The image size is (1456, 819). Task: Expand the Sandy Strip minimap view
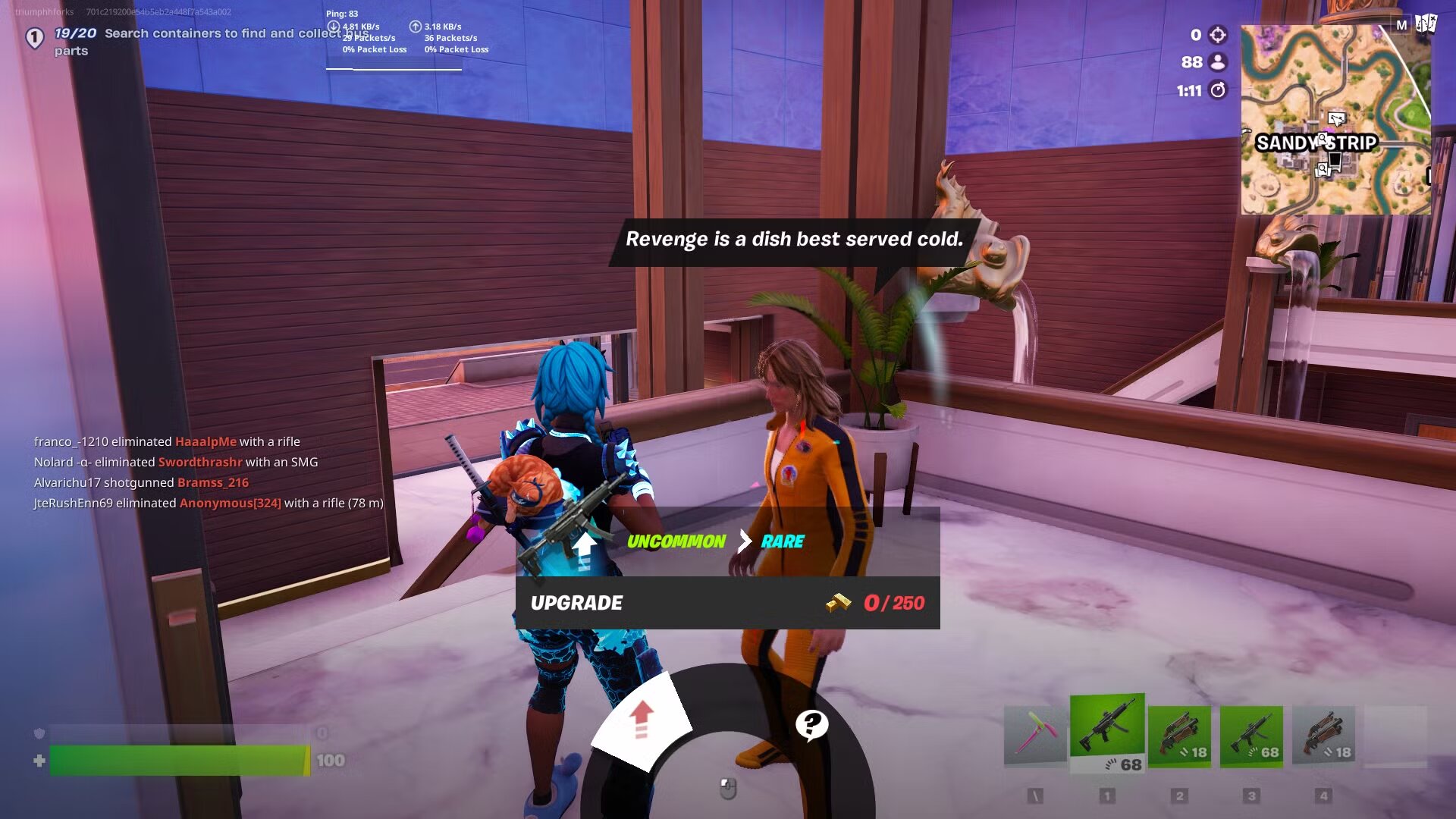pyautogui.click(x=1336, y=121)
